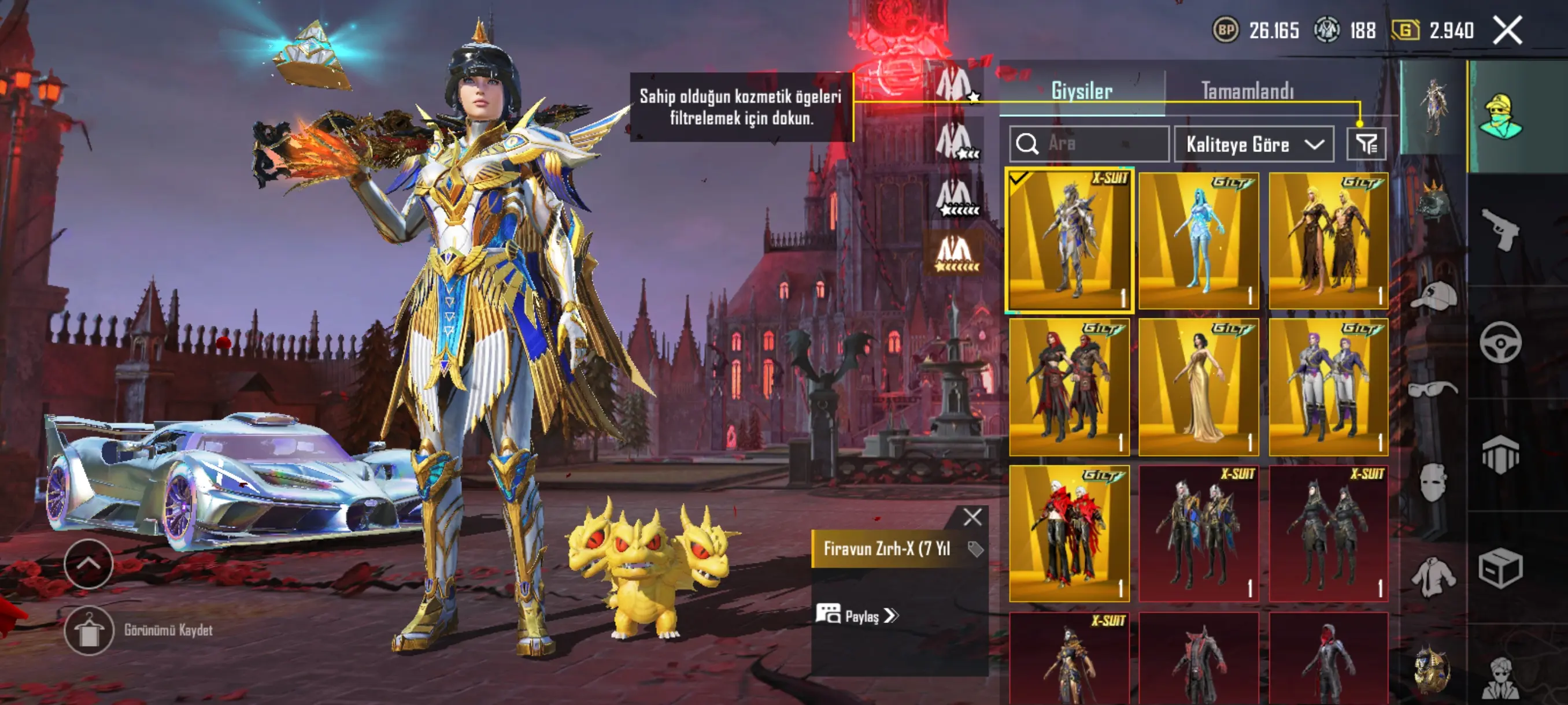
Task: Close the inventory screen
Action: tap(1507, 31)
